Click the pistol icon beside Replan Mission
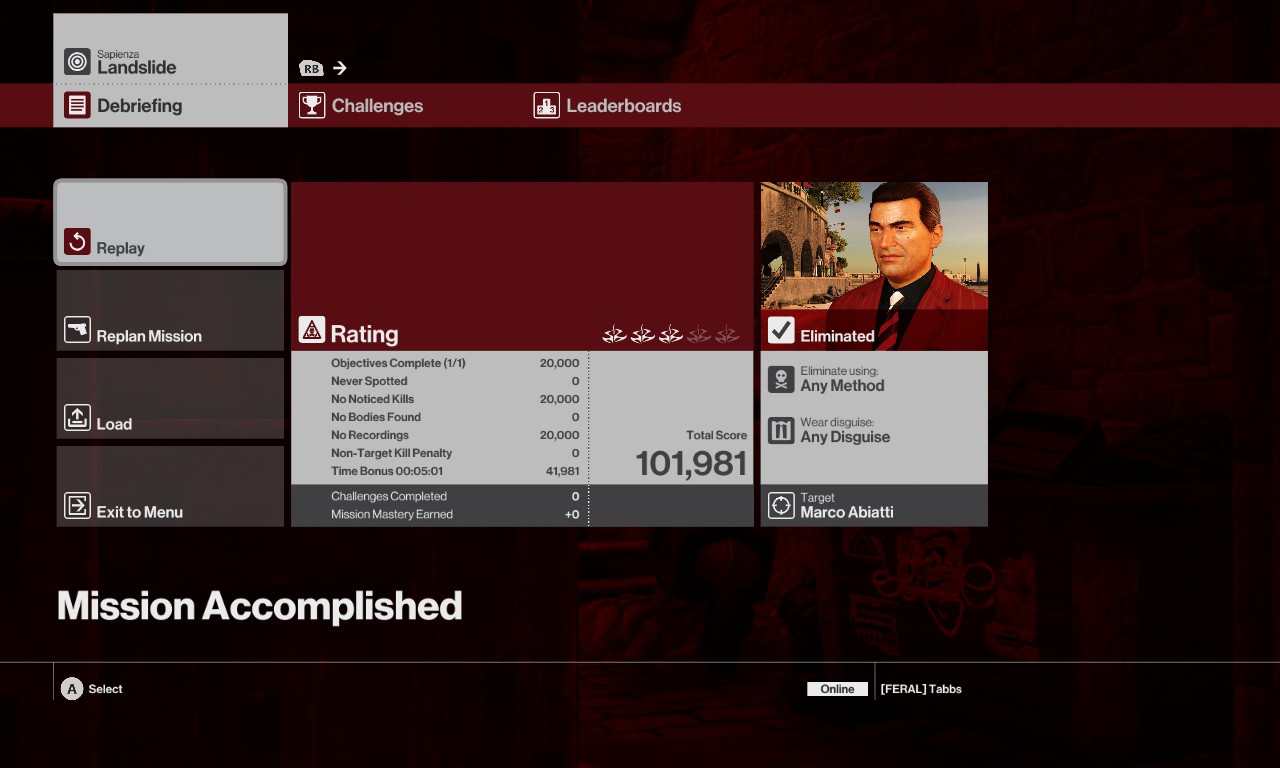 point(78,329)
